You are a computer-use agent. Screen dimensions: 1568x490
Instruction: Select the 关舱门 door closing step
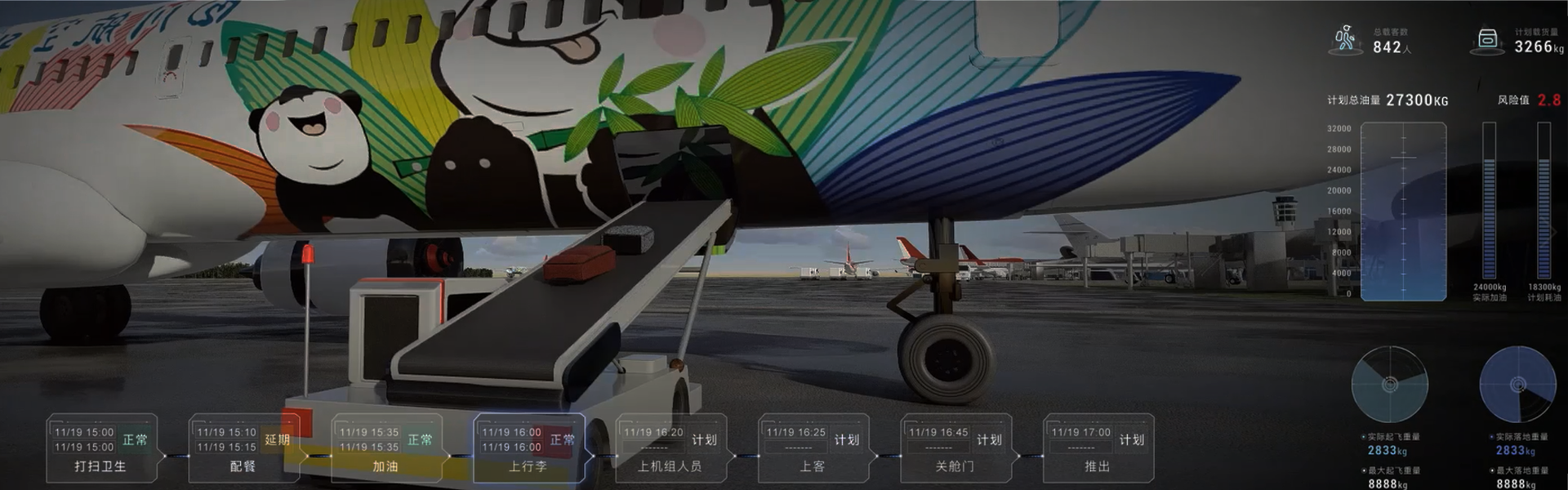(955, 448)
